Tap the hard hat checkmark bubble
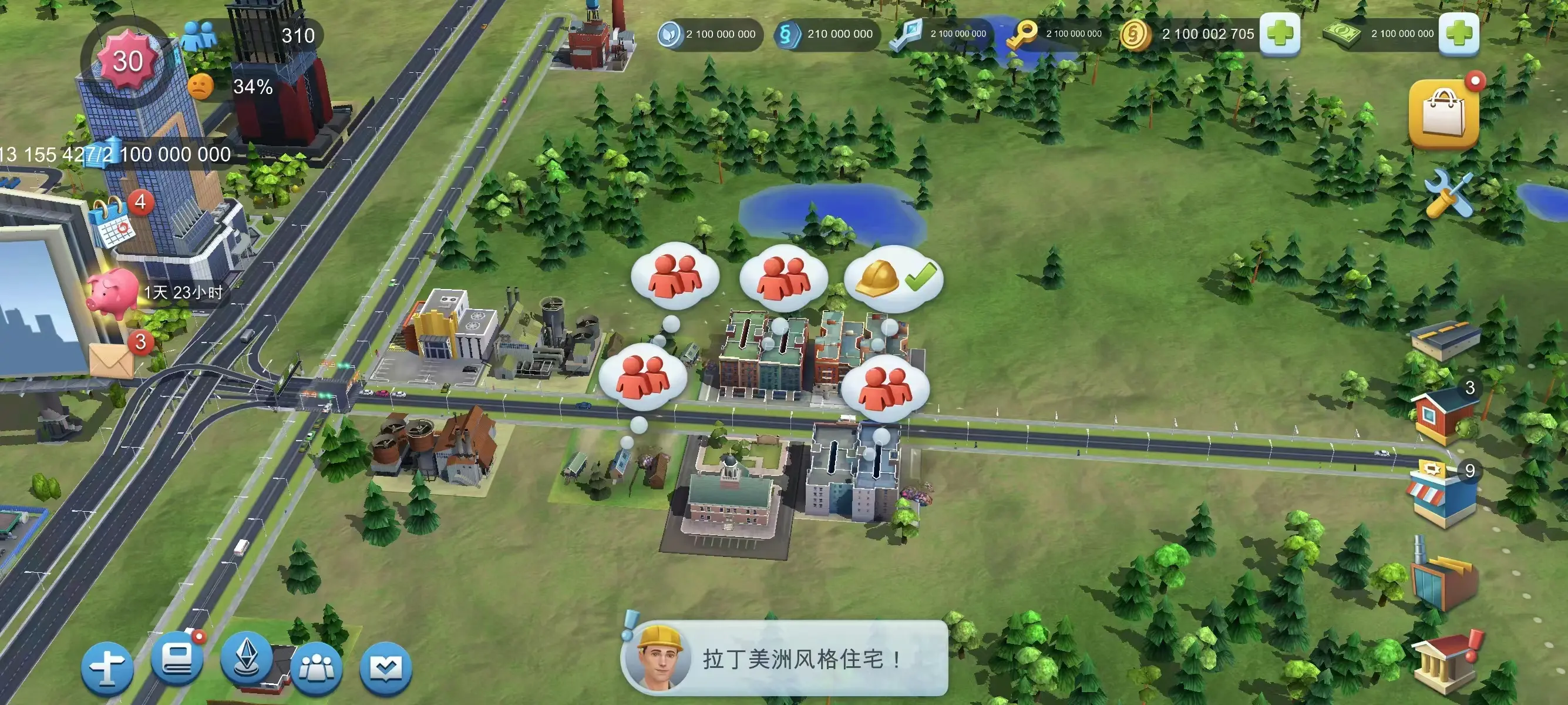 (x=894, y=278)
